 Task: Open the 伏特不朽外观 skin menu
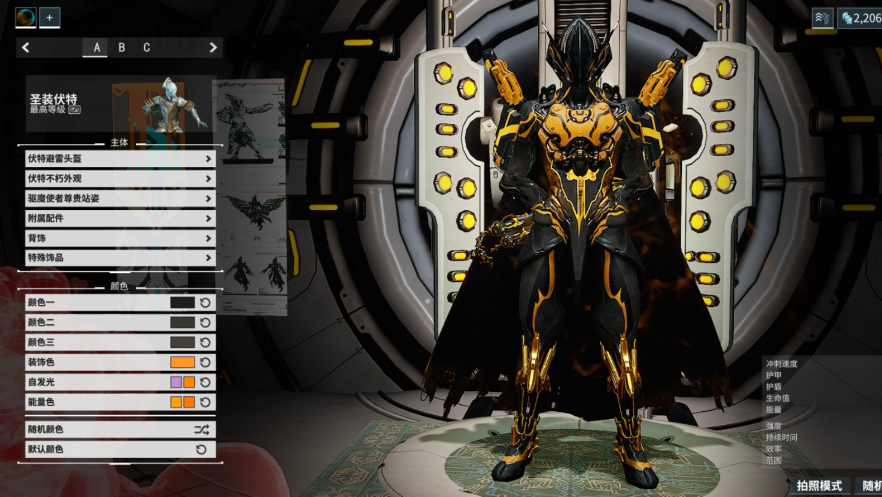(x=119, y=178)
